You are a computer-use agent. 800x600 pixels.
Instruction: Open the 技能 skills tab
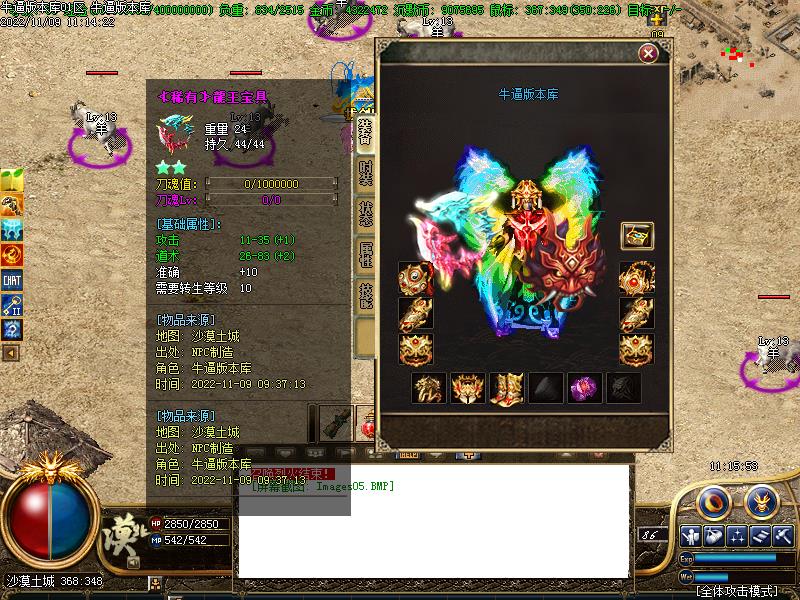(x=365, y=297)
